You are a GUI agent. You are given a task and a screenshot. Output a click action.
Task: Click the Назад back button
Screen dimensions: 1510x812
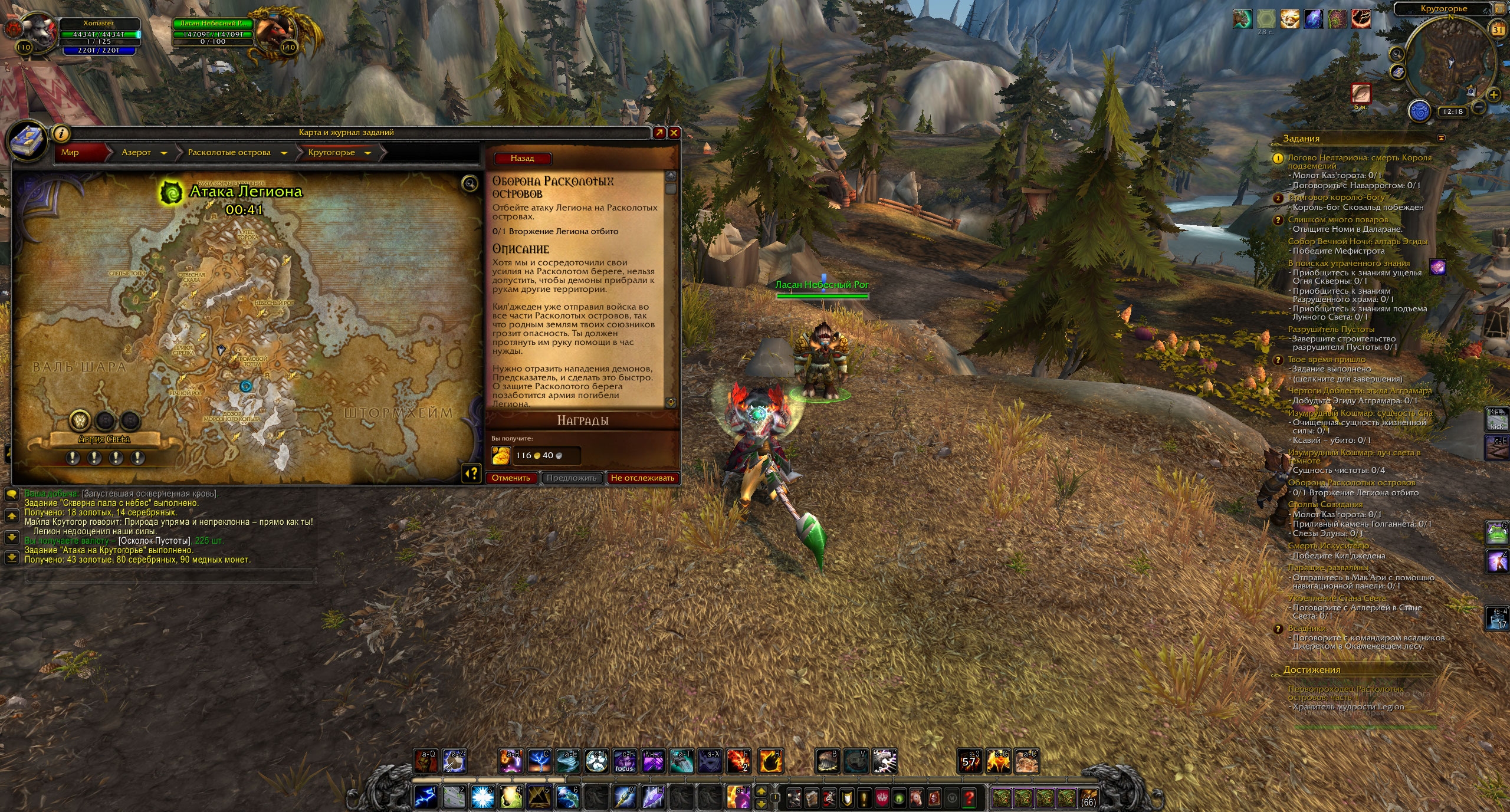(522, 158)
